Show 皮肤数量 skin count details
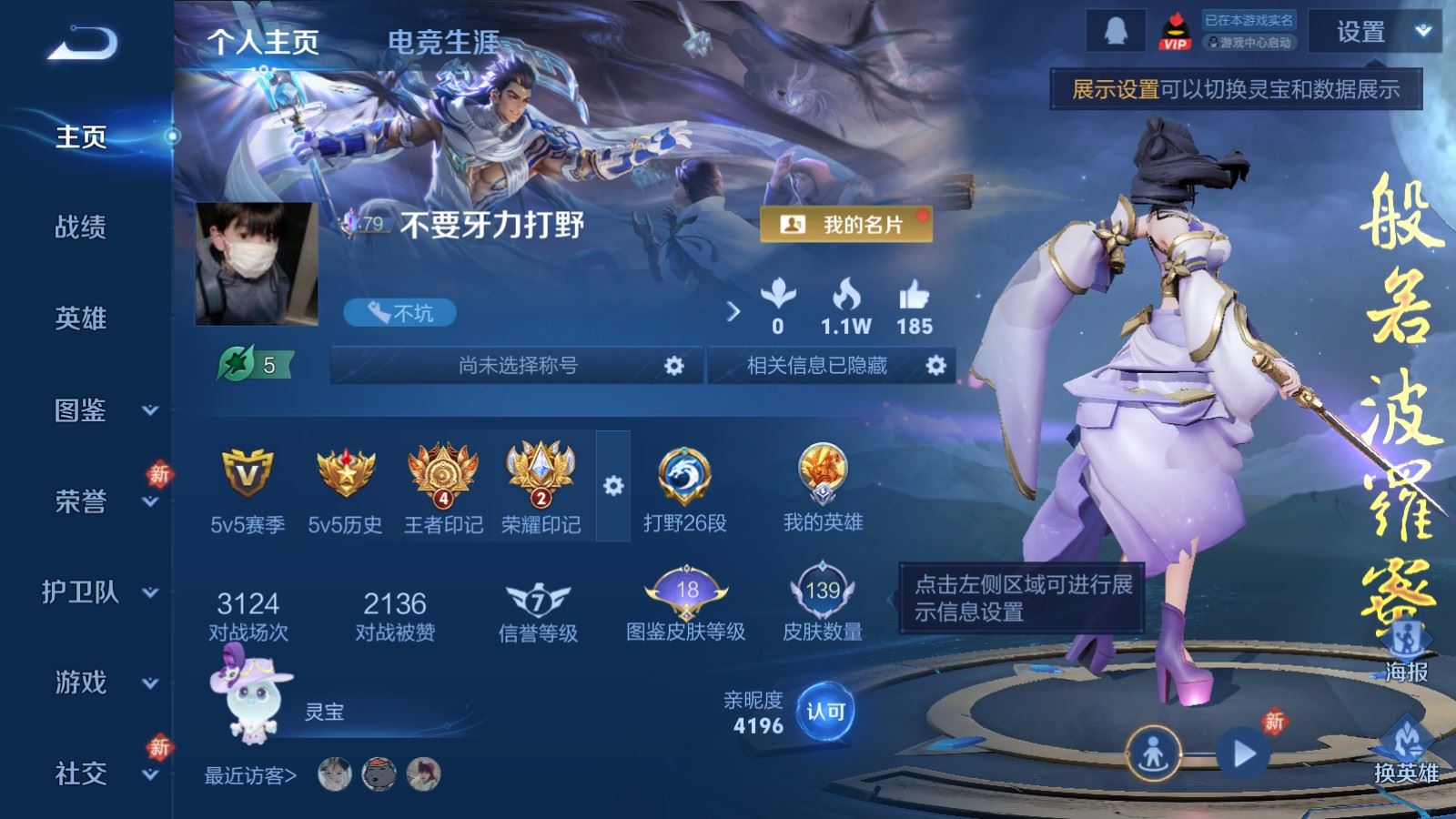This screenshot has width=1456, height=819. click(823, 602)
